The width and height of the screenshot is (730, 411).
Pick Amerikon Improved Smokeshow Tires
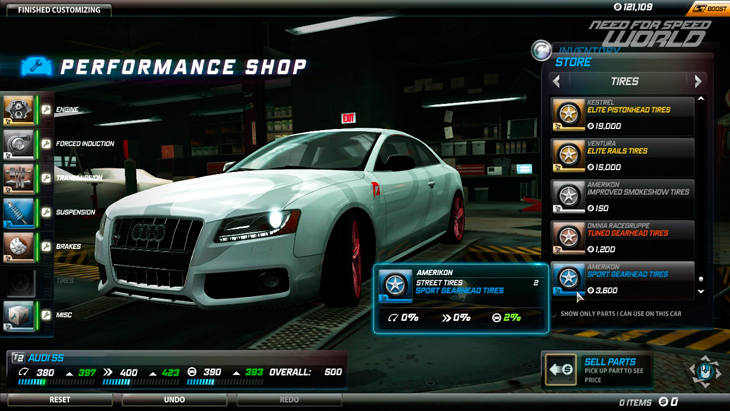point(622,197)
